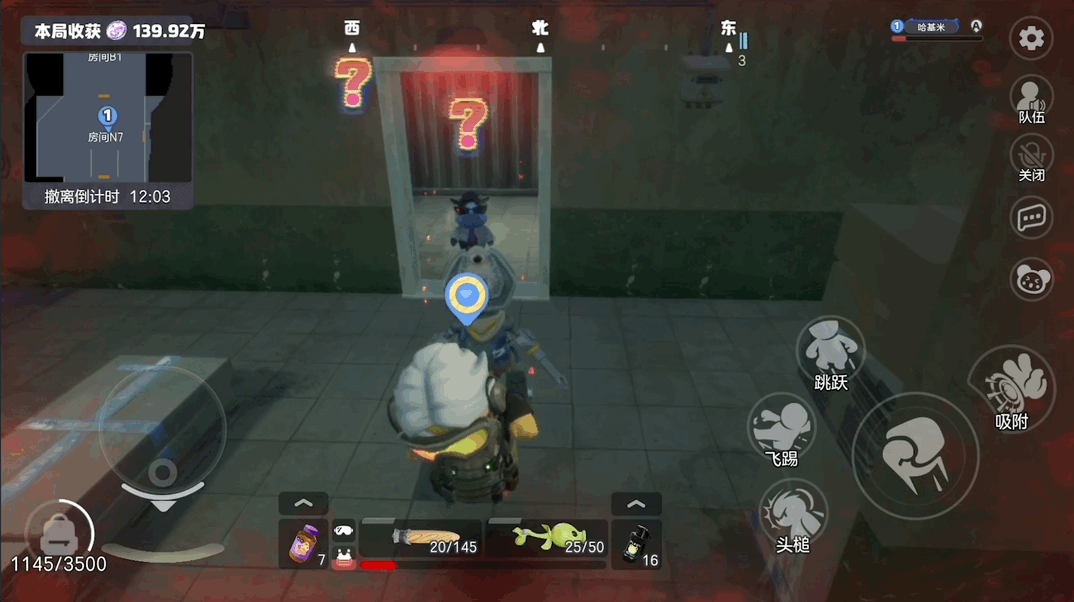This screenshot has height=602, width=1074.
Task: Expand the minimap showing 房间N7
Action: (x=108, y=118)
